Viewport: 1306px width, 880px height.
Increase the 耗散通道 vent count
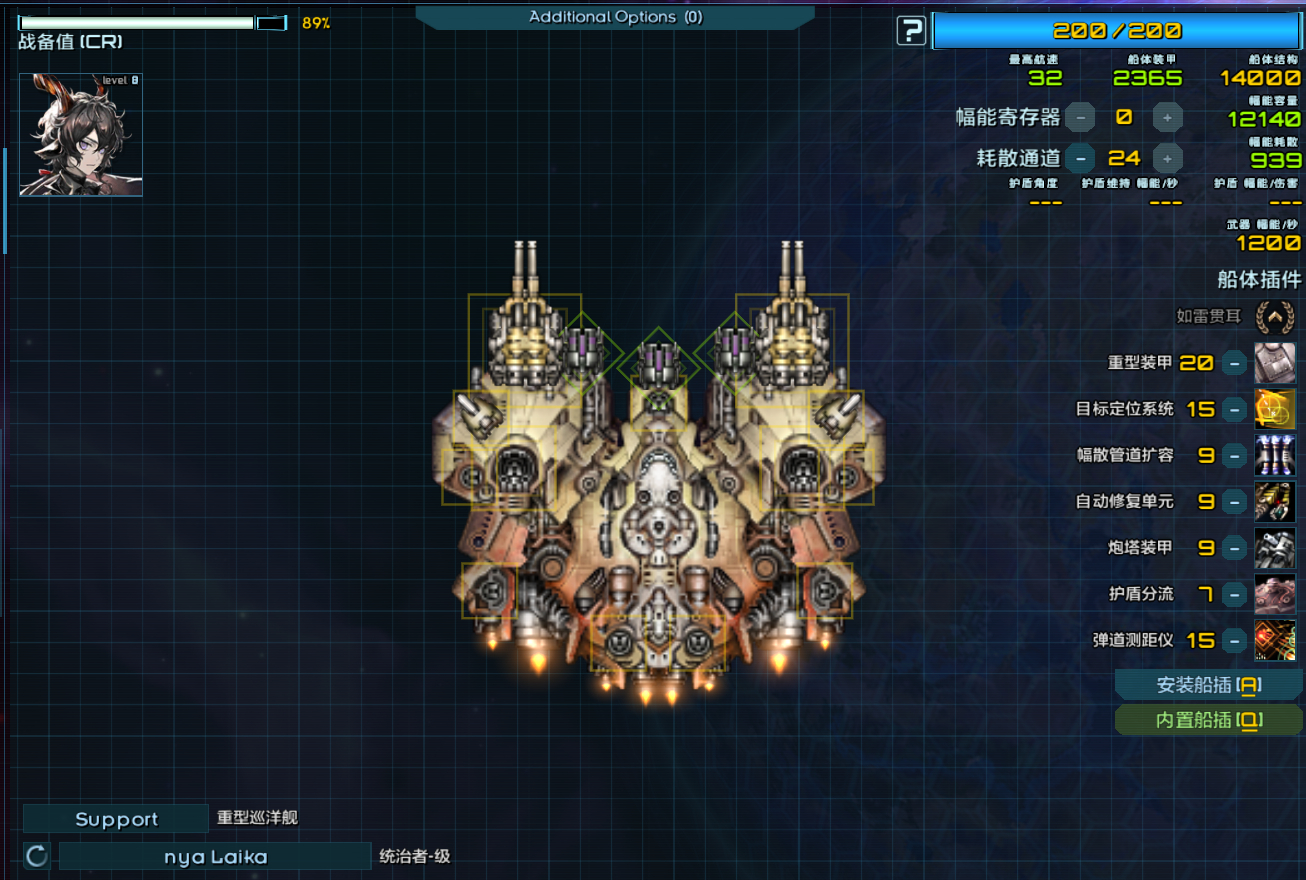pyautogui.click(x=1167, y=158)
